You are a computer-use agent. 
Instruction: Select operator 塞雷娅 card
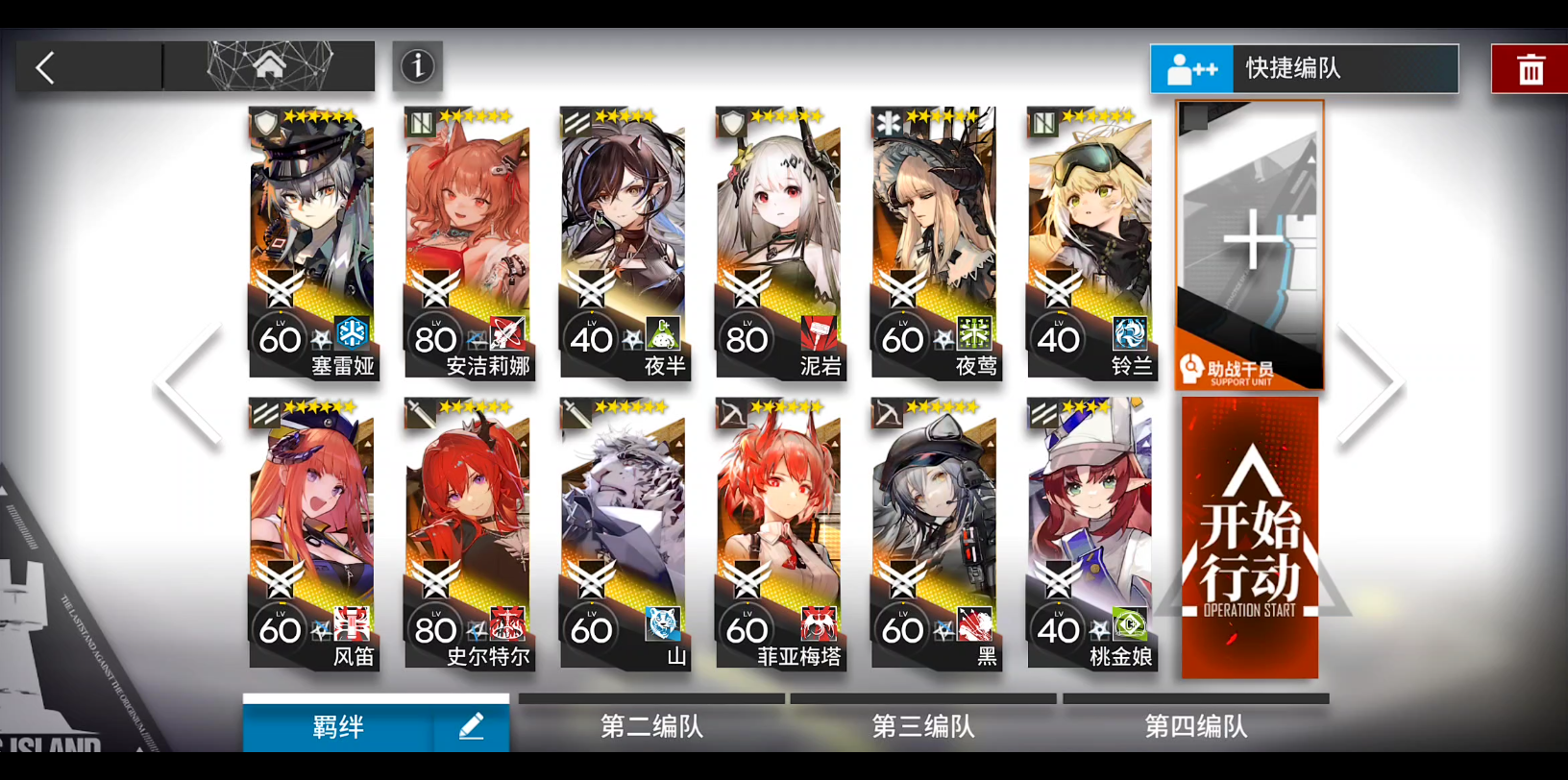tap(312, 242)
